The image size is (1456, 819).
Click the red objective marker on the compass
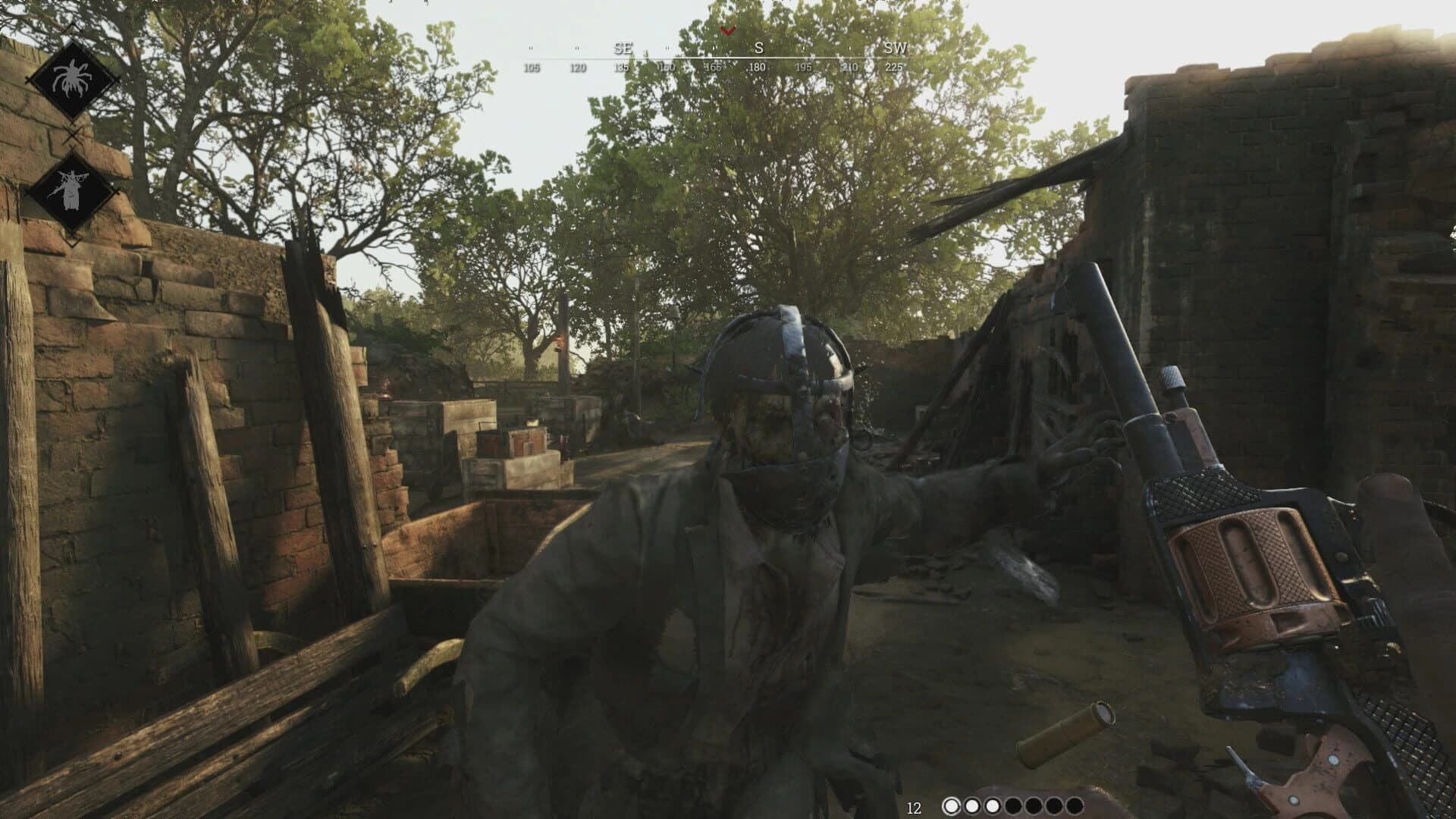tap(726, 32)
